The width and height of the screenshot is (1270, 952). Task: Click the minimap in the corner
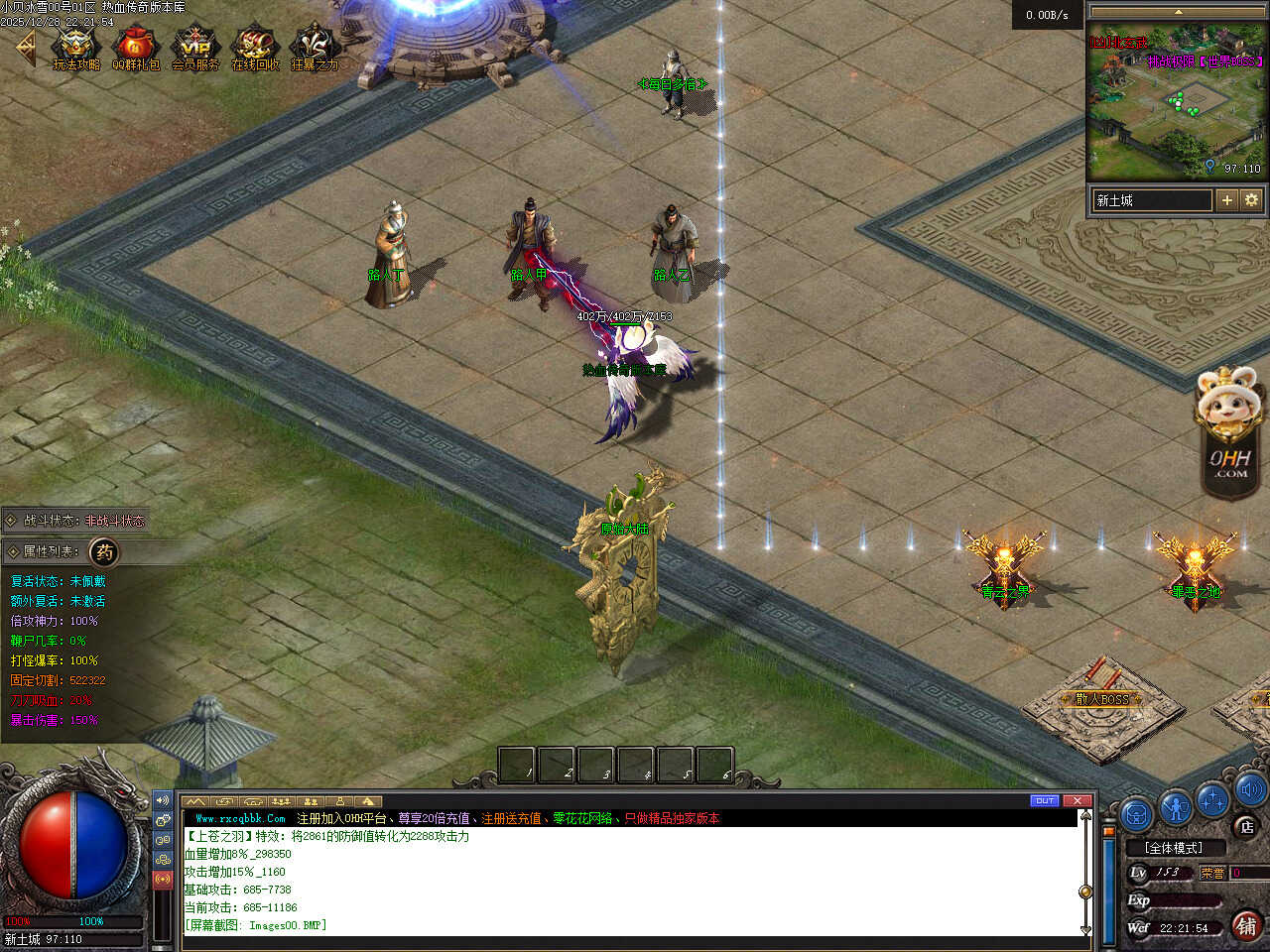1177,99
